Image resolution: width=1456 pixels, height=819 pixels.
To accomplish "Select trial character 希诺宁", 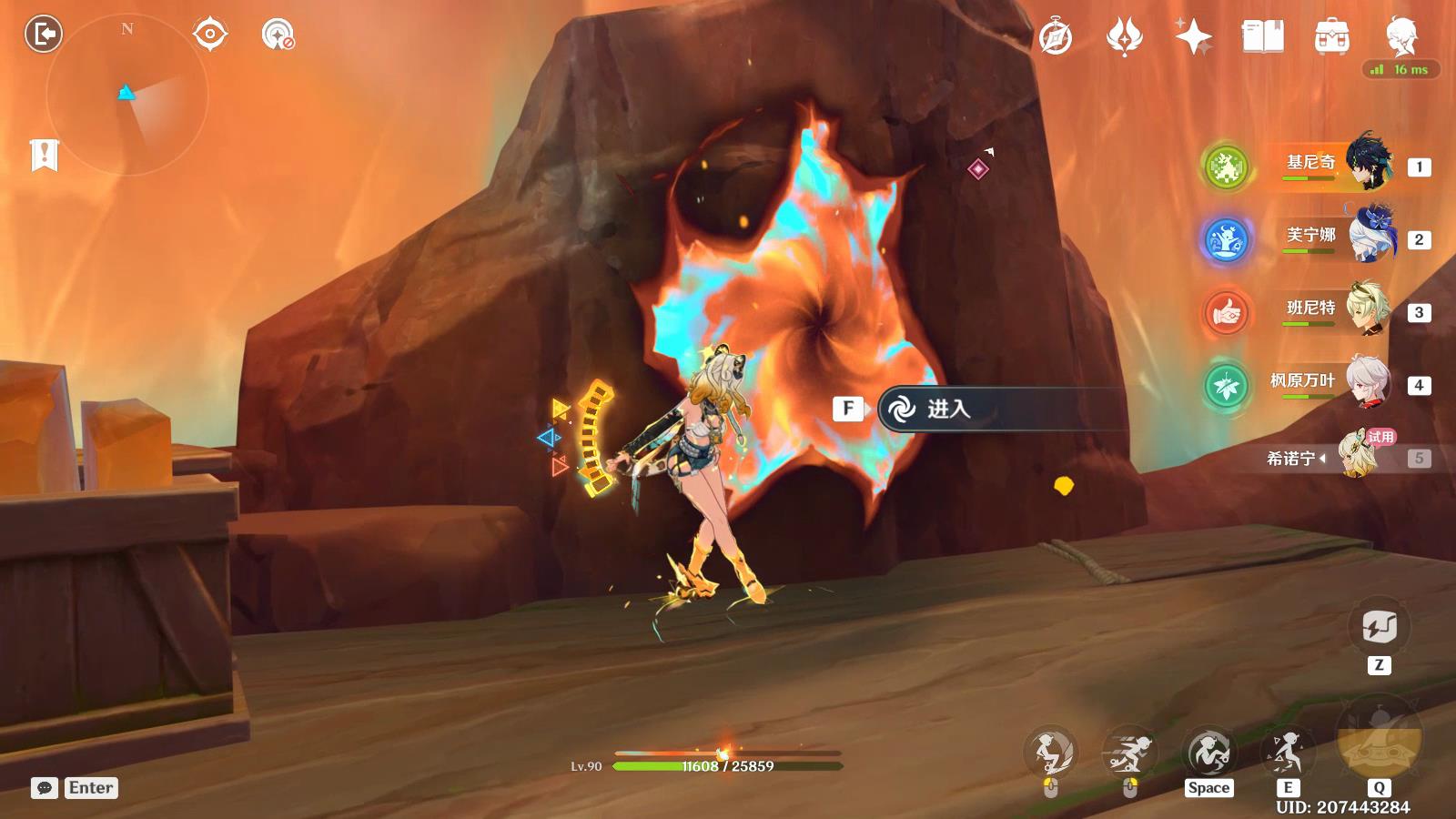I will pos(1338,456).
